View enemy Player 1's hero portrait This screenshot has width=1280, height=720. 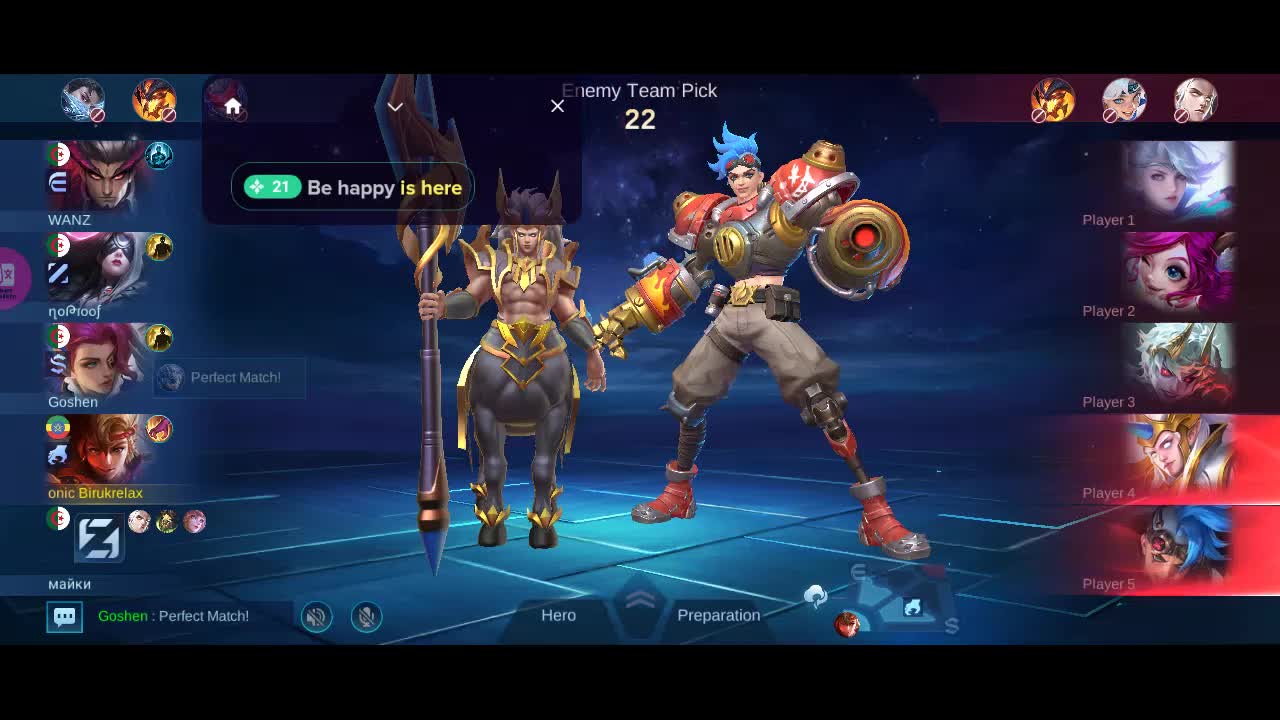pyautogui.click(x=1178, y=180)
